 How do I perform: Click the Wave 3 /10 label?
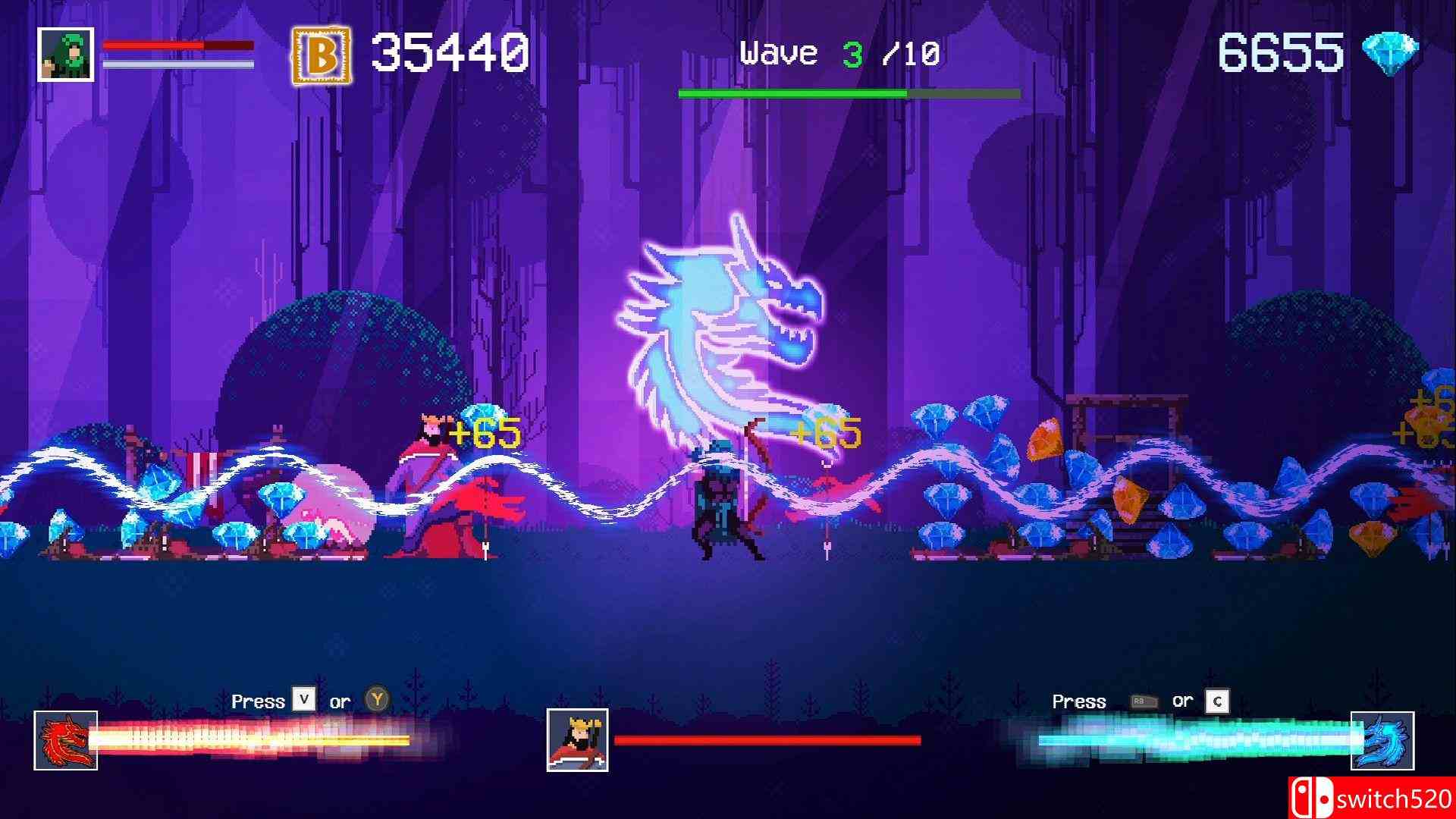[836, 52]
